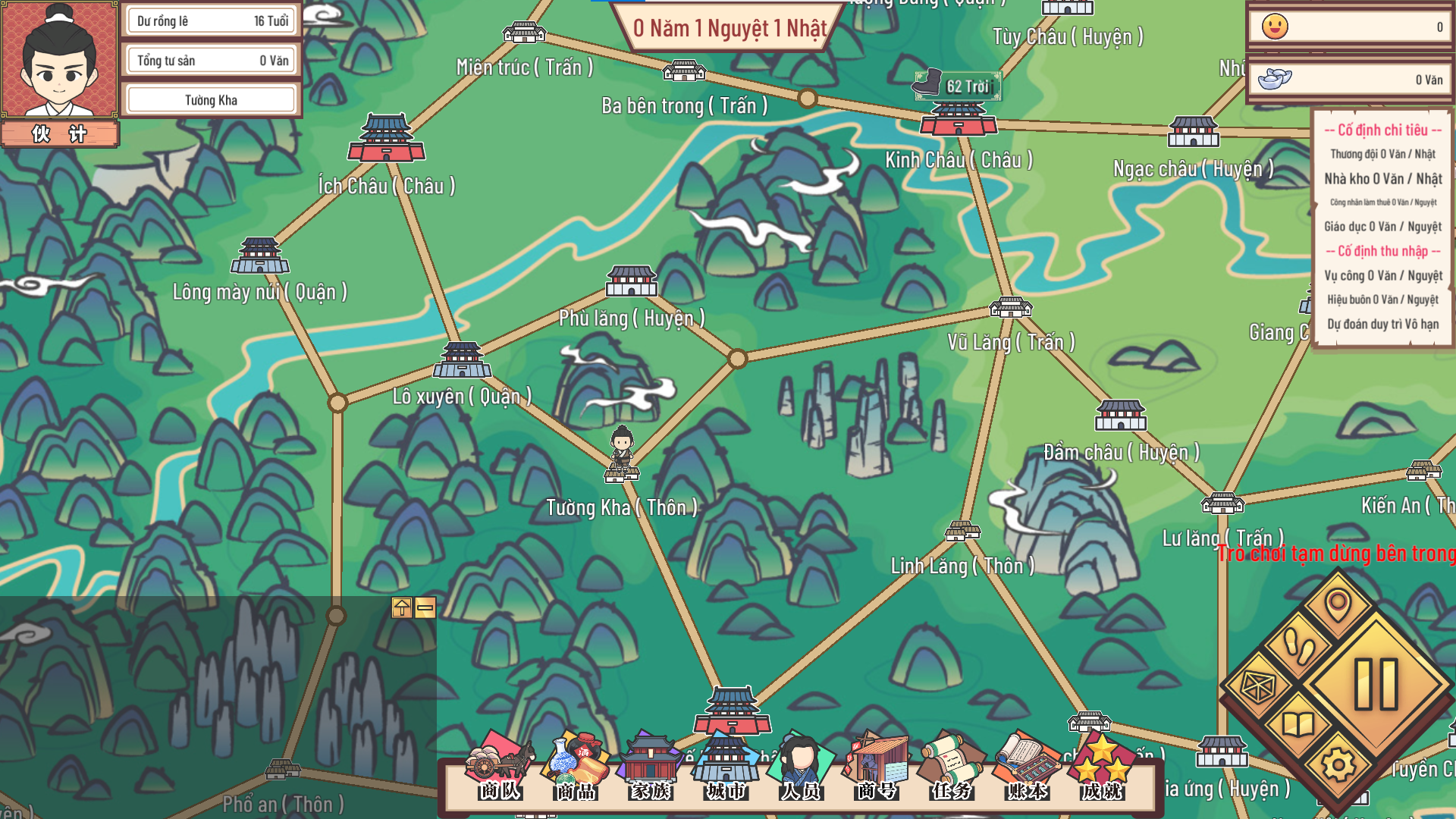Open the 城市 city menu
Image resolution: width=1456 pixels, height=819 pixels.
pyautogui.click(x=726, y=767)
